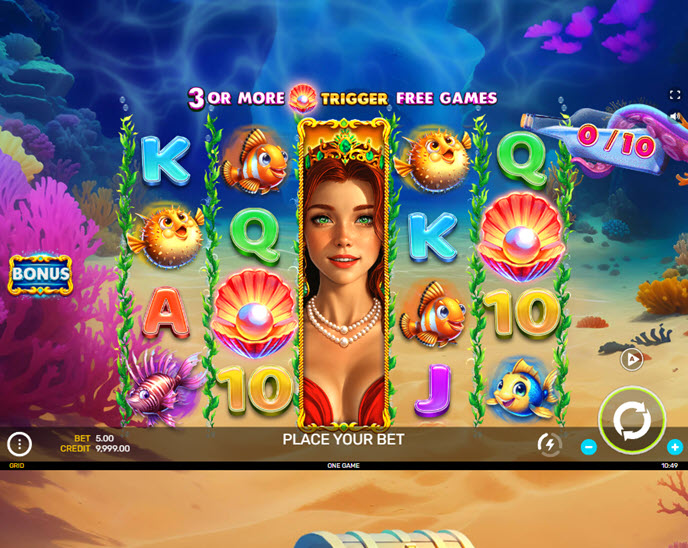Spin the reels with the green button
This screenshot has width=688, height=548.
632,420
